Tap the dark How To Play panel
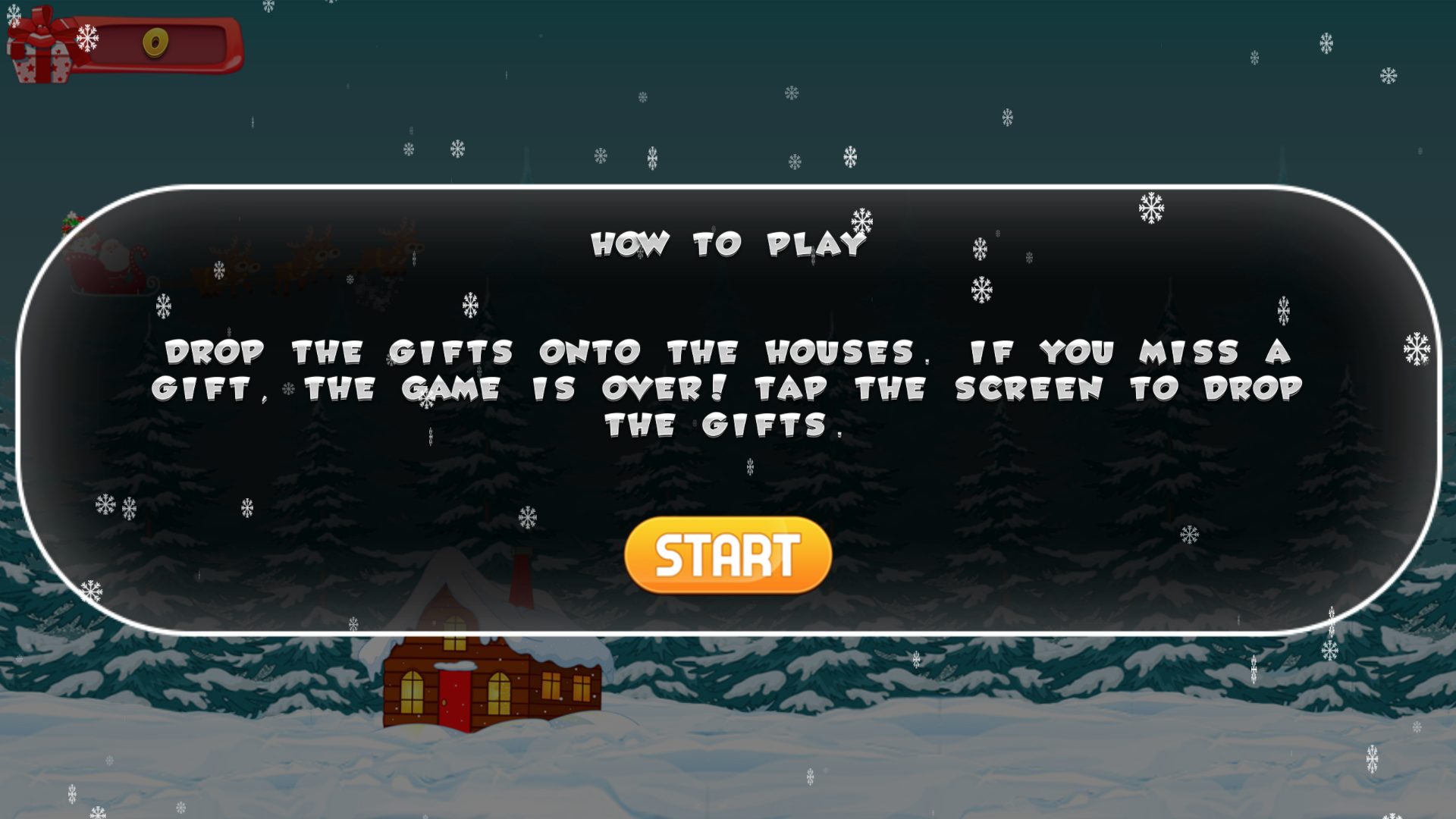1456x819 pixels. 1062,470
